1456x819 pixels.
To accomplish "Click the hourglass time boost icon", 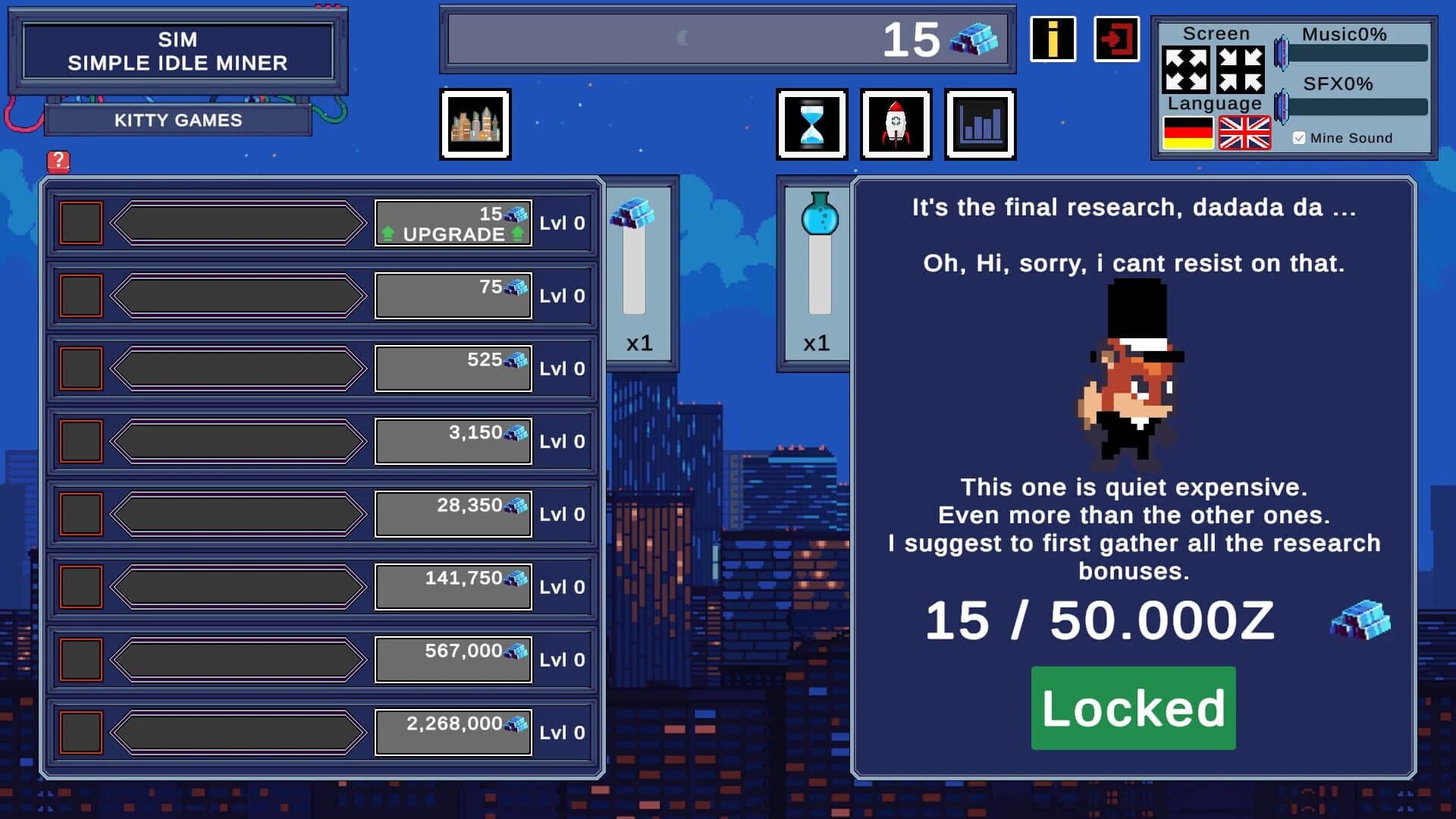I will (811, 124).
